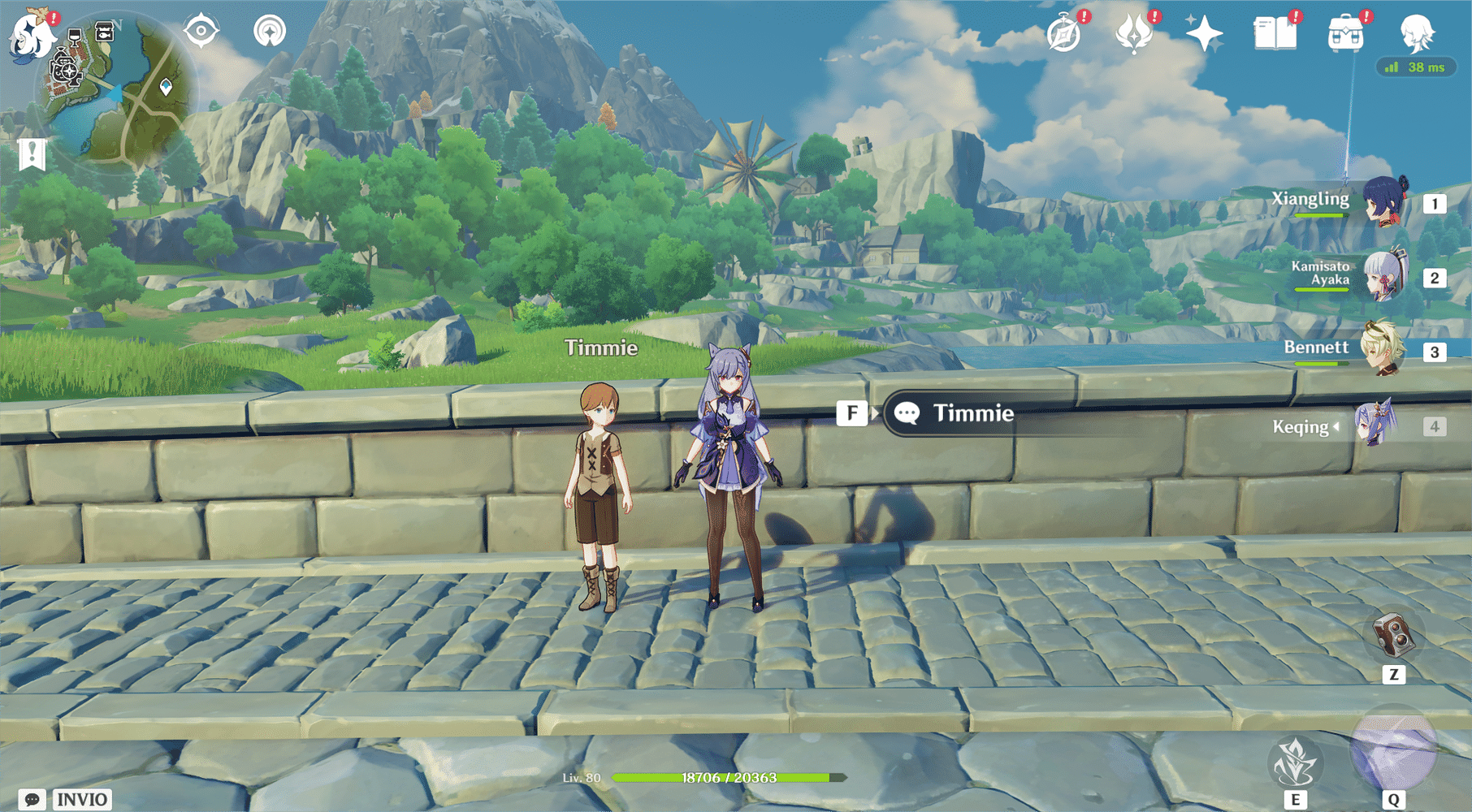Image resolution: width=1472 pixels, height=812 pixels.
Task: Open chat with the speech bubble icon
Action: tap(33, 798)
